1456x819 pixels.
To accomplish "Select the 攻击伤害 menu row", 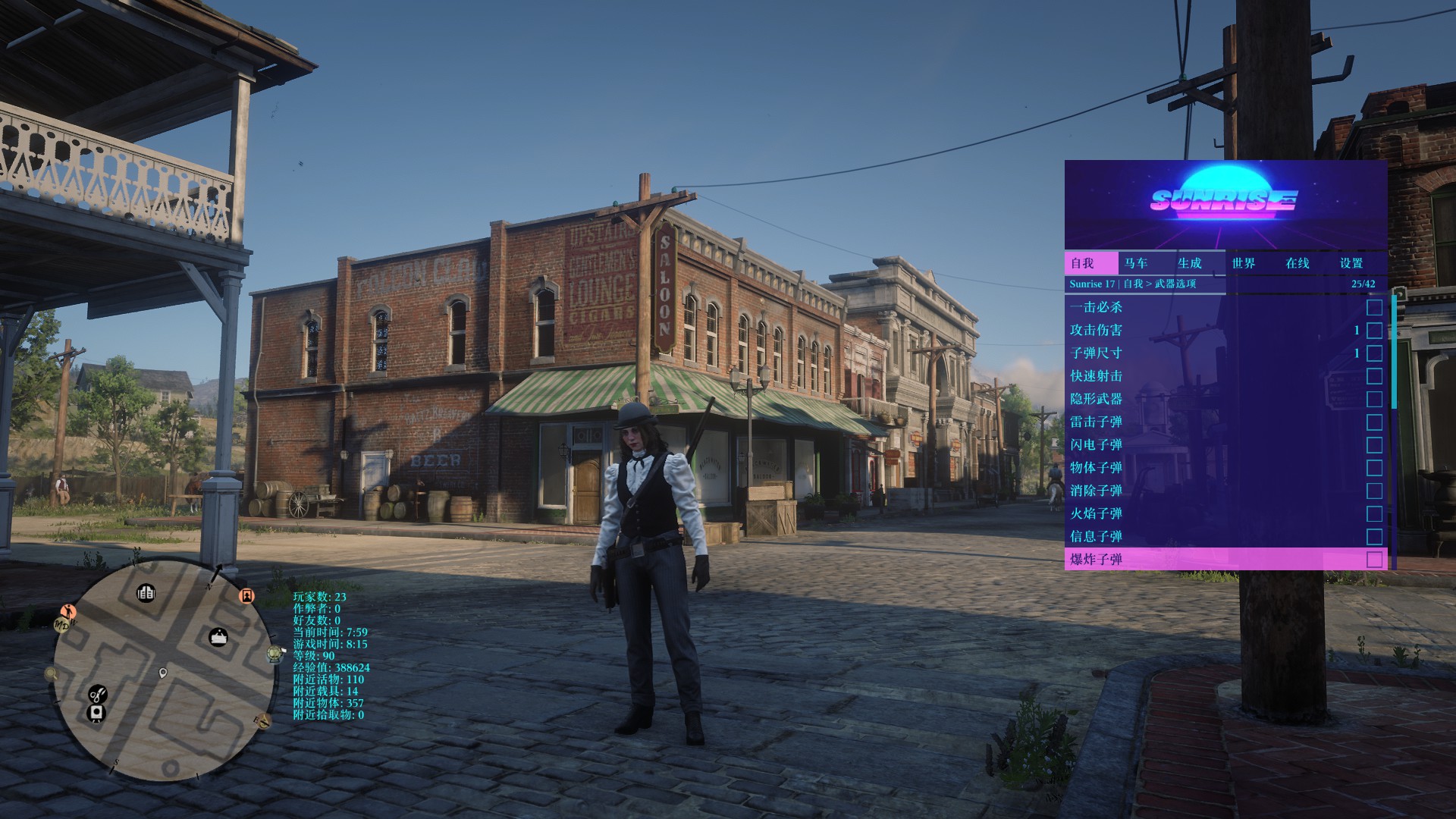I will (1096, 330).
